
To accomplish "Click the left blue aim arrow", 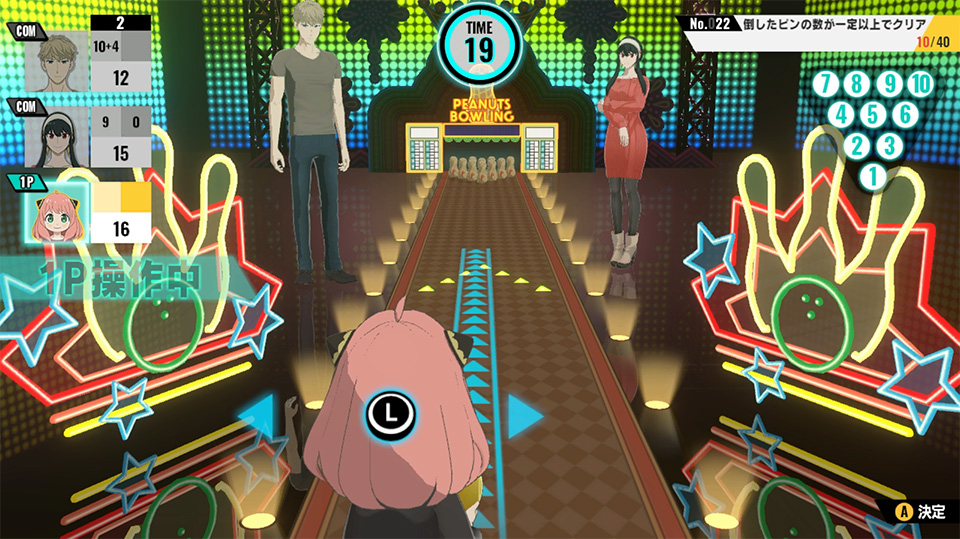I will 258,415.
